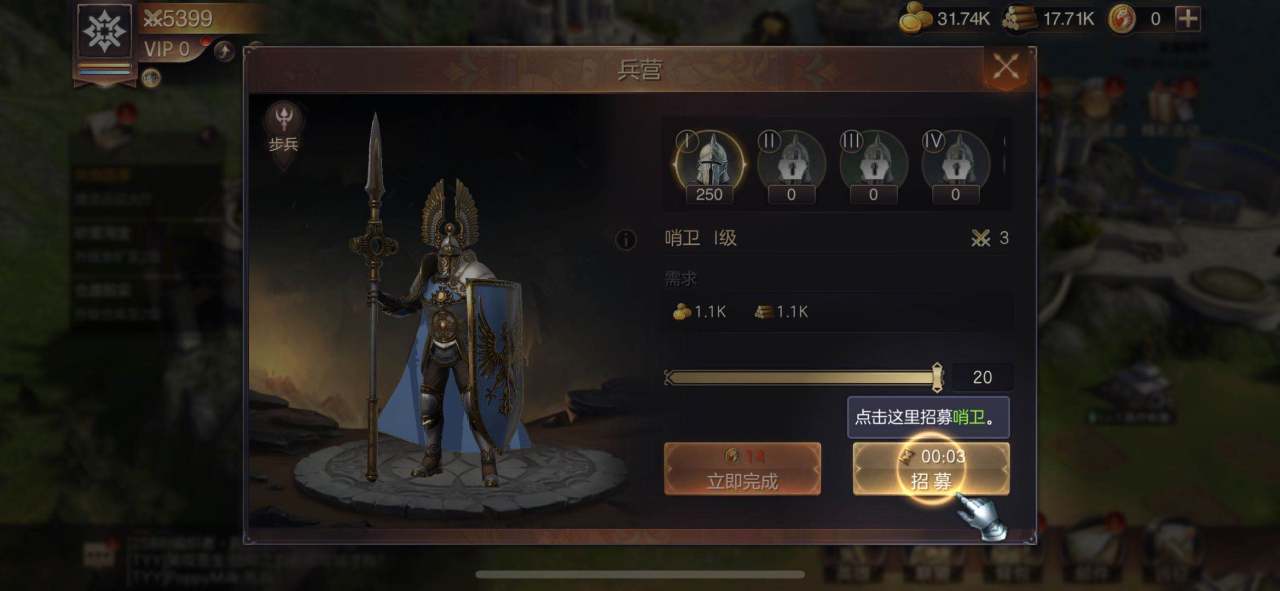
Task: Open the sentinel info icon
Action: [x=627, y=239]
